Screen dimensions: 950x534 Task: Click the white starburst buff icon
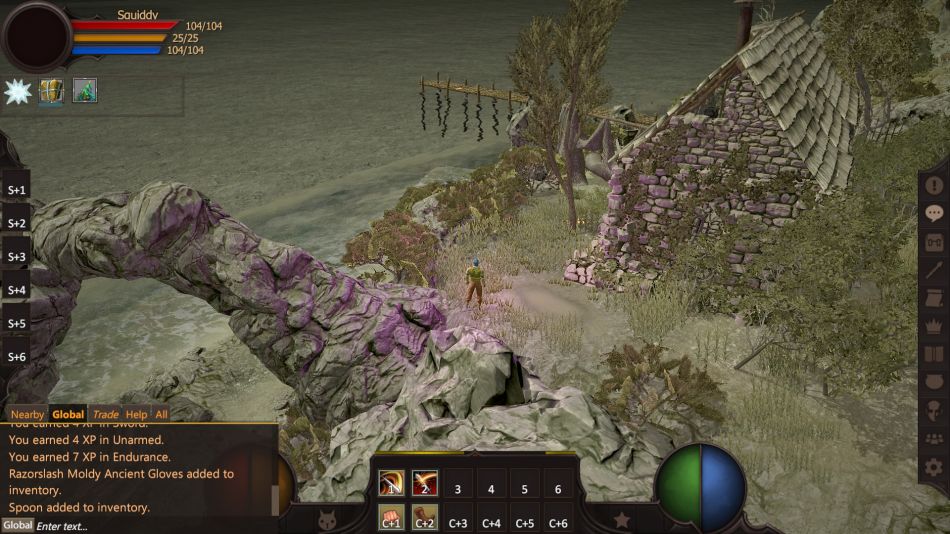(19, 91)
